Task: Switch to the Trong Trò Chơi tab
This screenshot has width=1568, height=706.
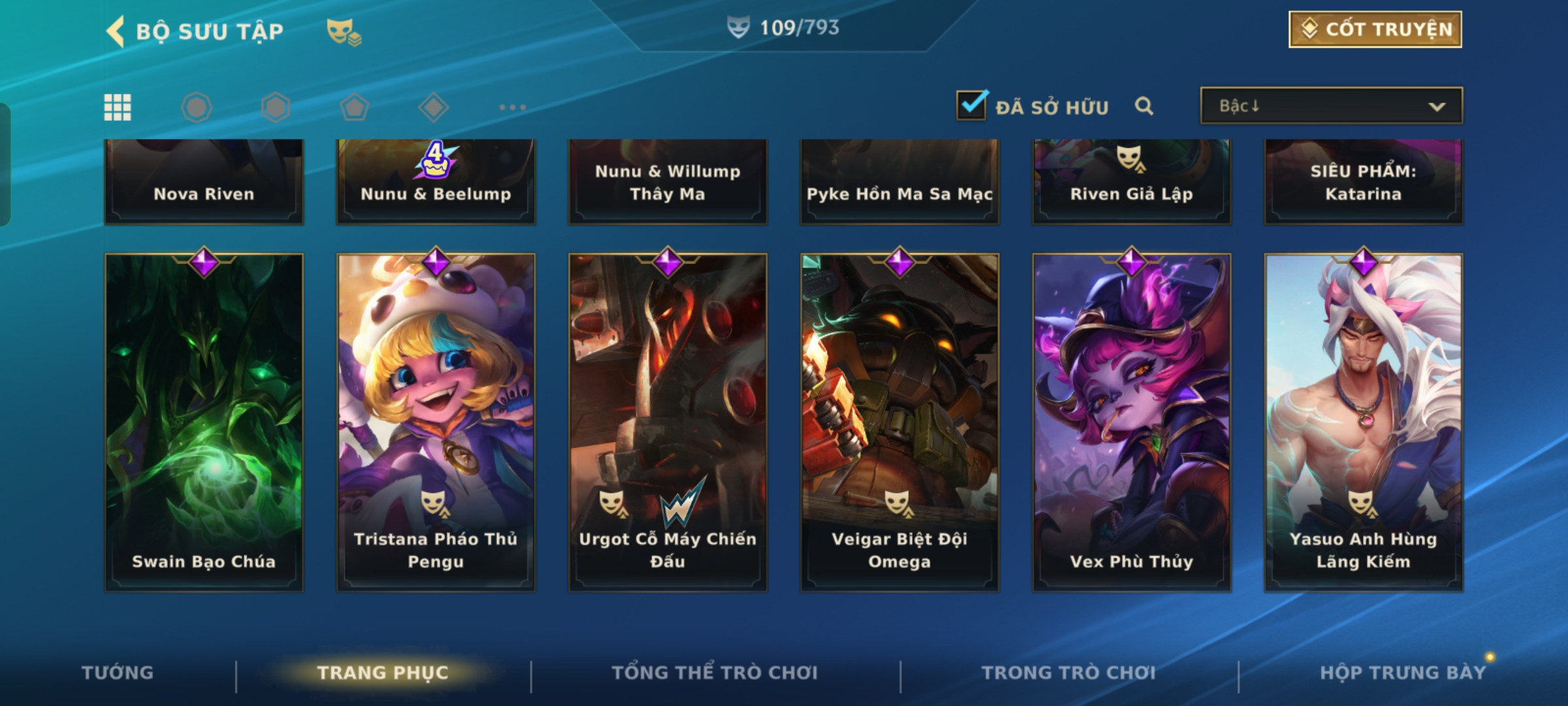Action: pos(1068,673)
